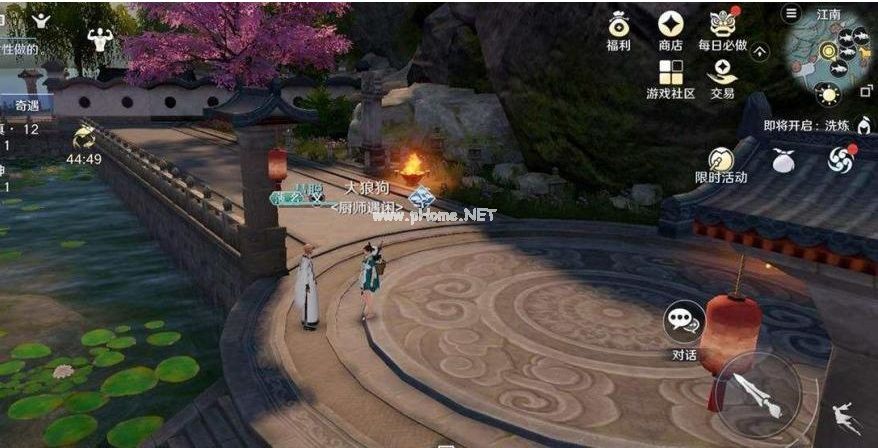Tap the raised-arms figure icon

click(41, 19)
